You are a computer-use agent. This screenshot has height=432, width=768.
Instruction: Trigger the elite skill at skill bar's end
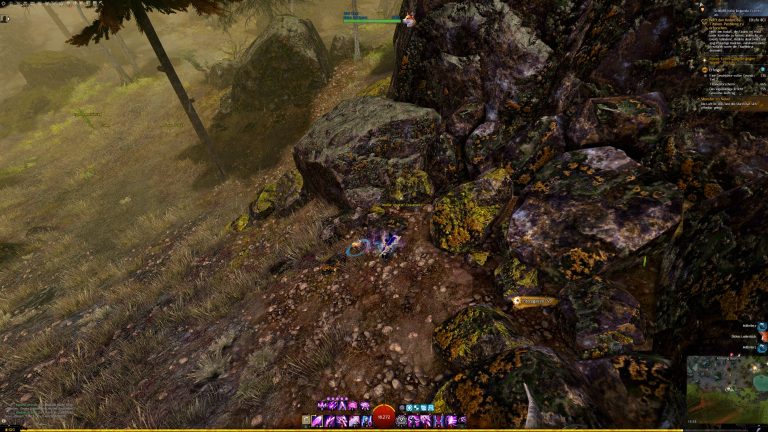462,421
